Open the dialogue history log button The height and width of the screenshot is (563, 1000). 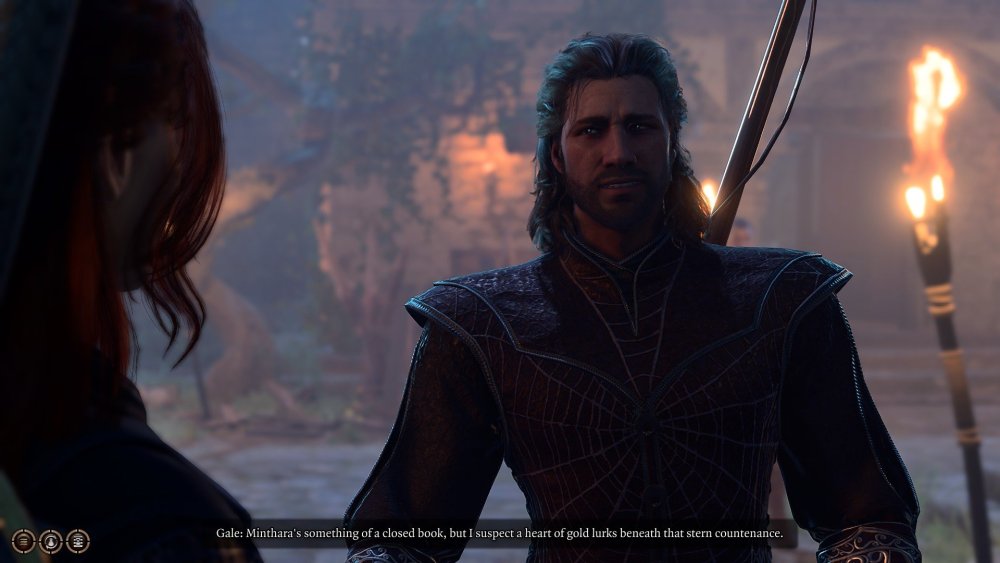tap(78, 541)
